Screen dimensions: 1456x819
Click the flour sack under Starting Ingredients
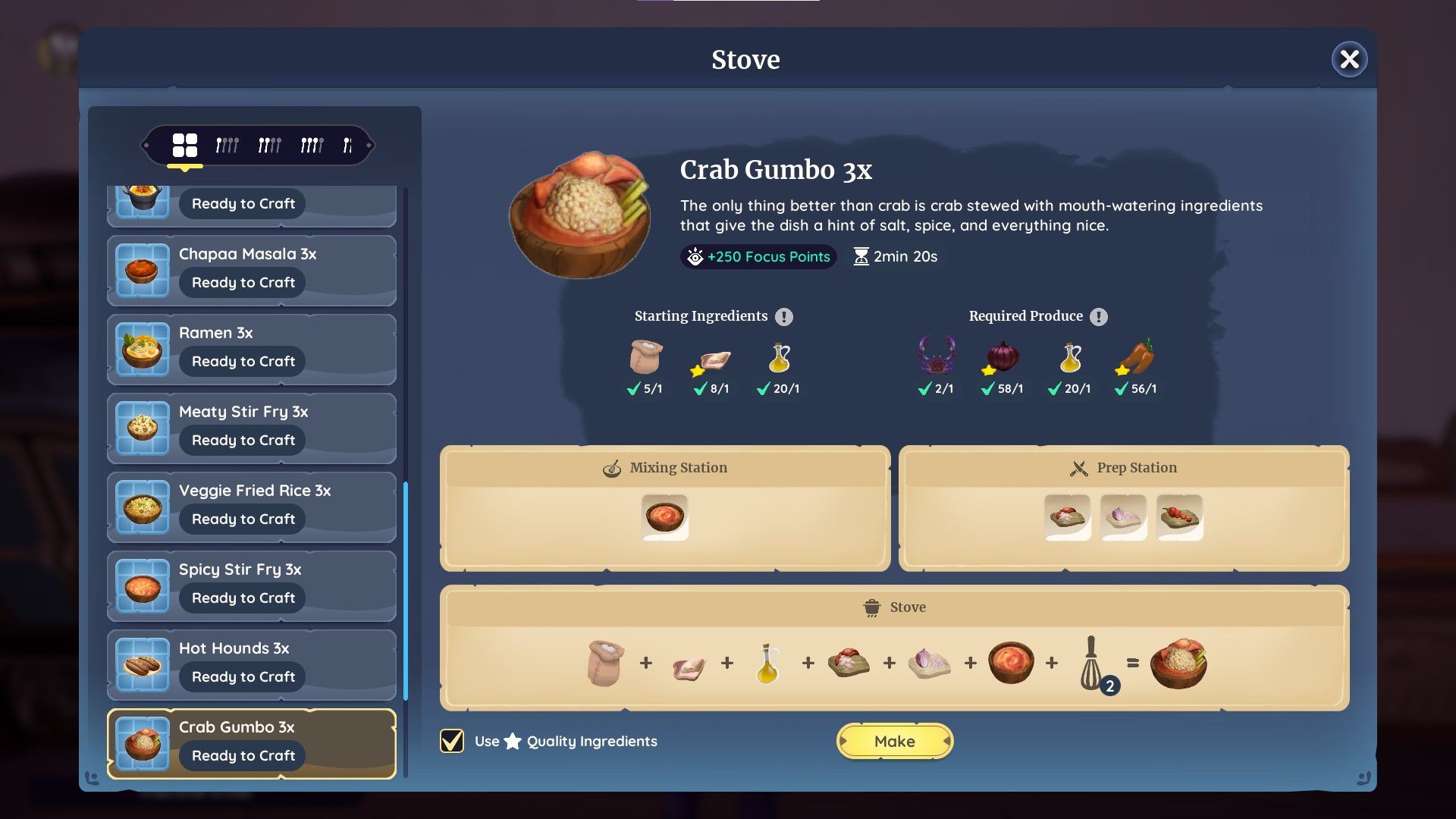645,358
